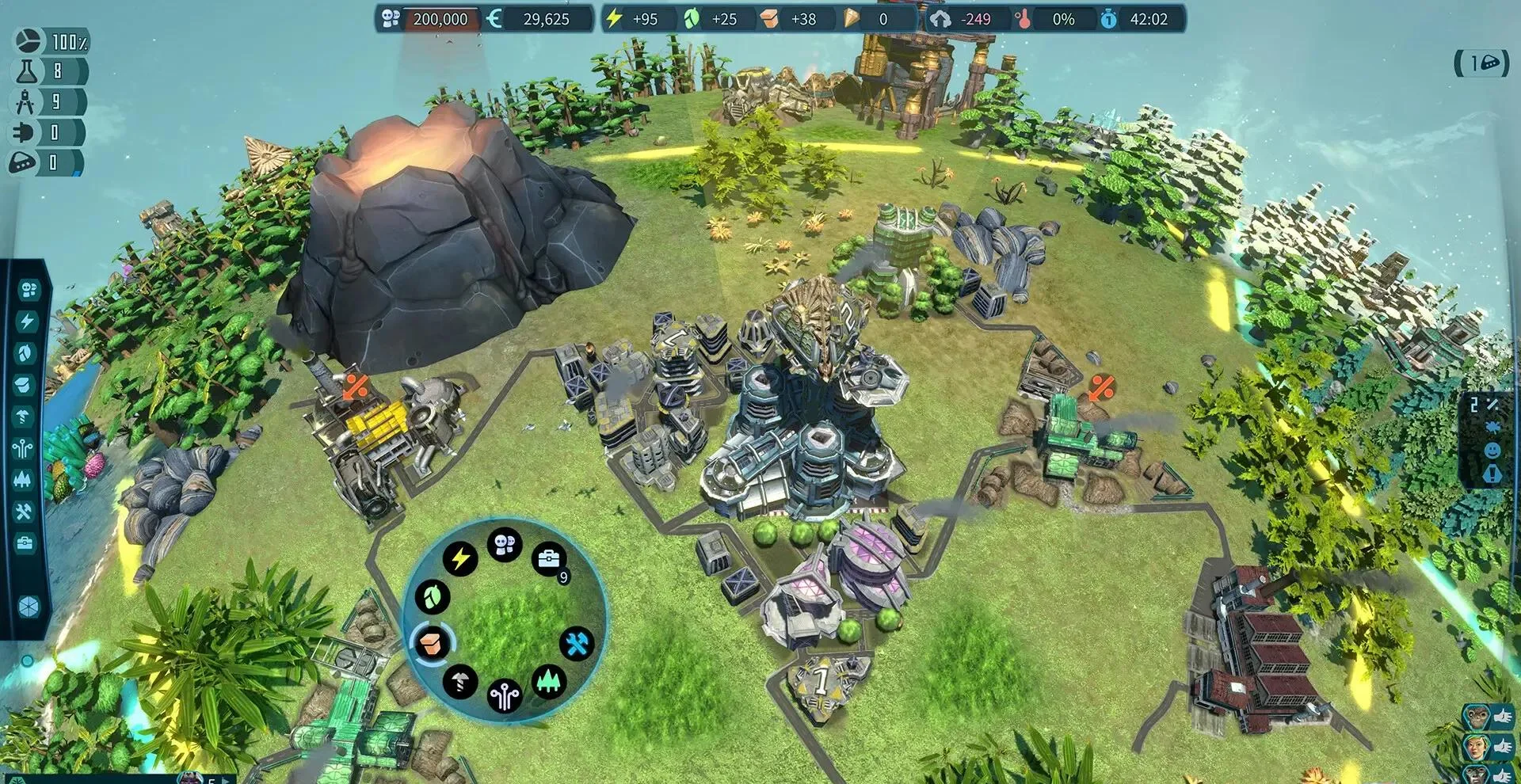Viewport: 1521px width, 784px height.
Task: Pick the green leaf icon in the radial menu
Action: coord(433,596)
